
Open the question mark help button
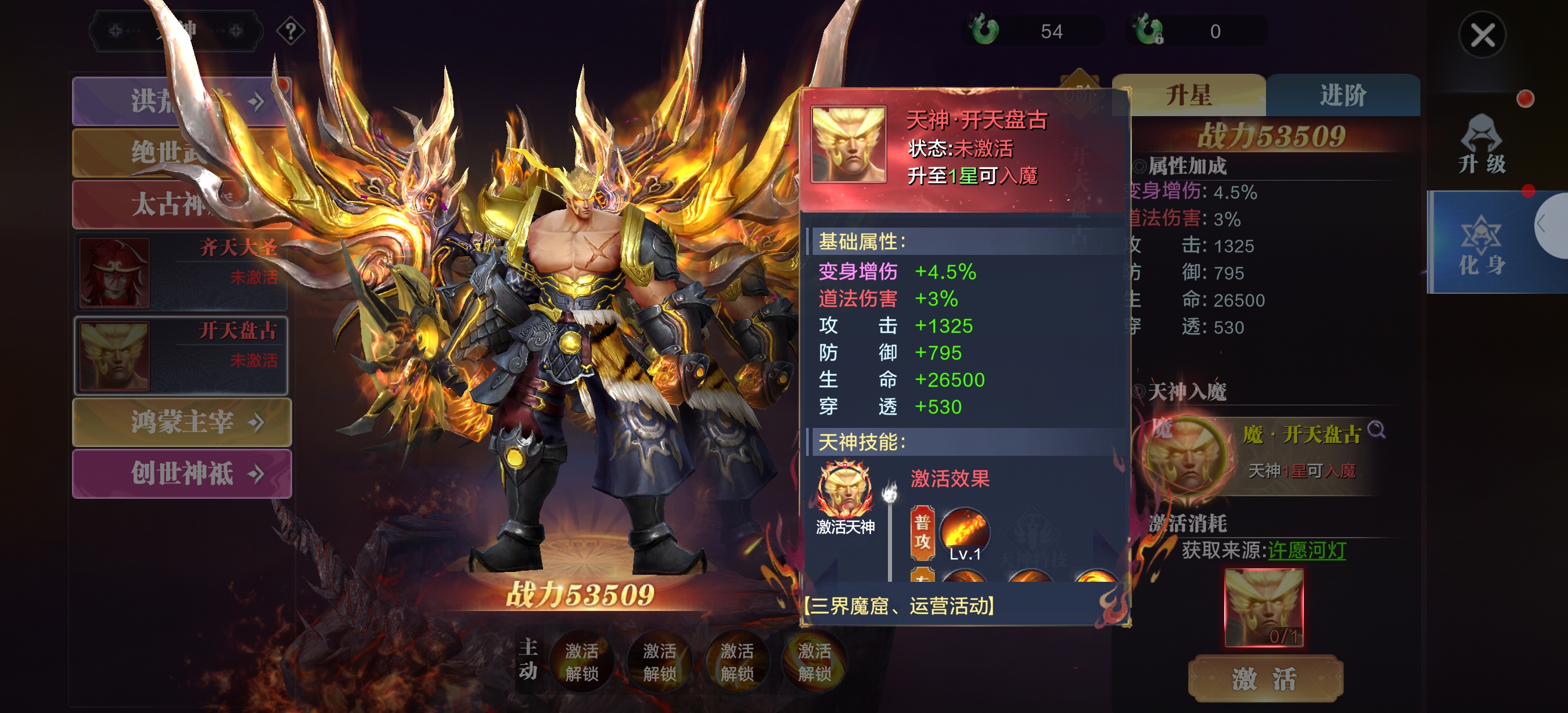[291, 30]
